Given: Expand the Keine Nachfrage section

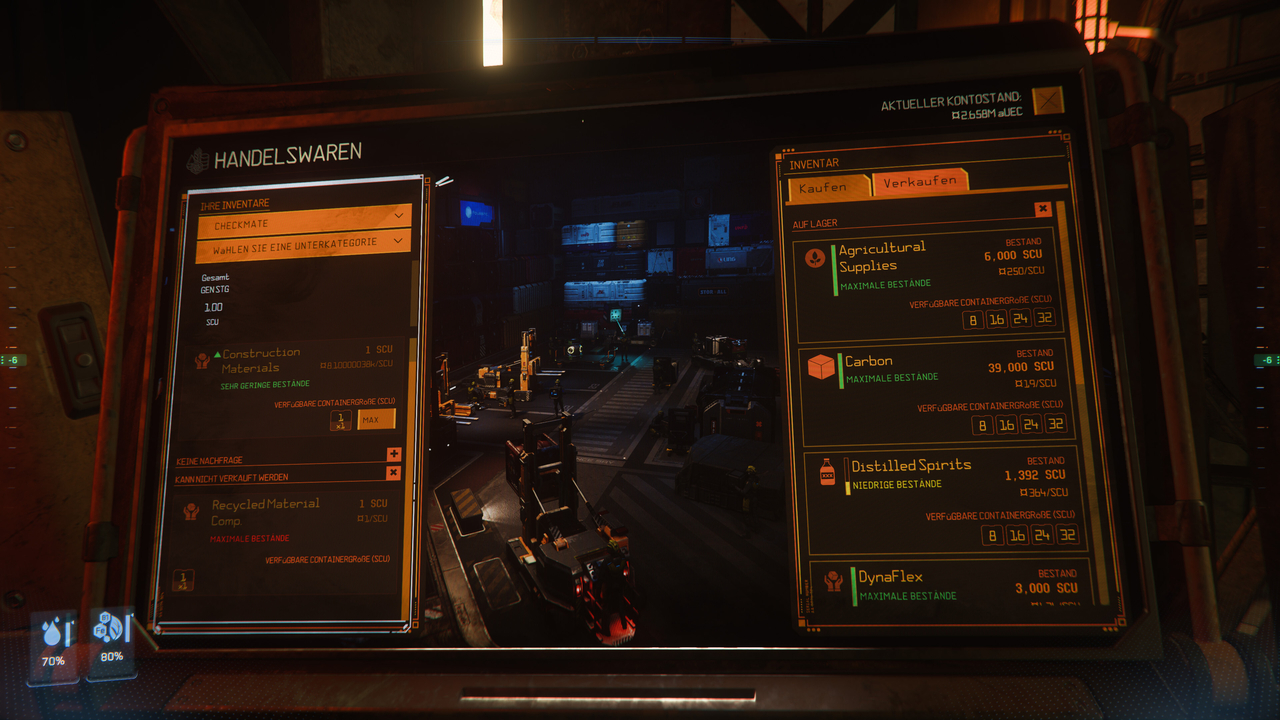Looking at the screenshot, I should pos(393,455).
